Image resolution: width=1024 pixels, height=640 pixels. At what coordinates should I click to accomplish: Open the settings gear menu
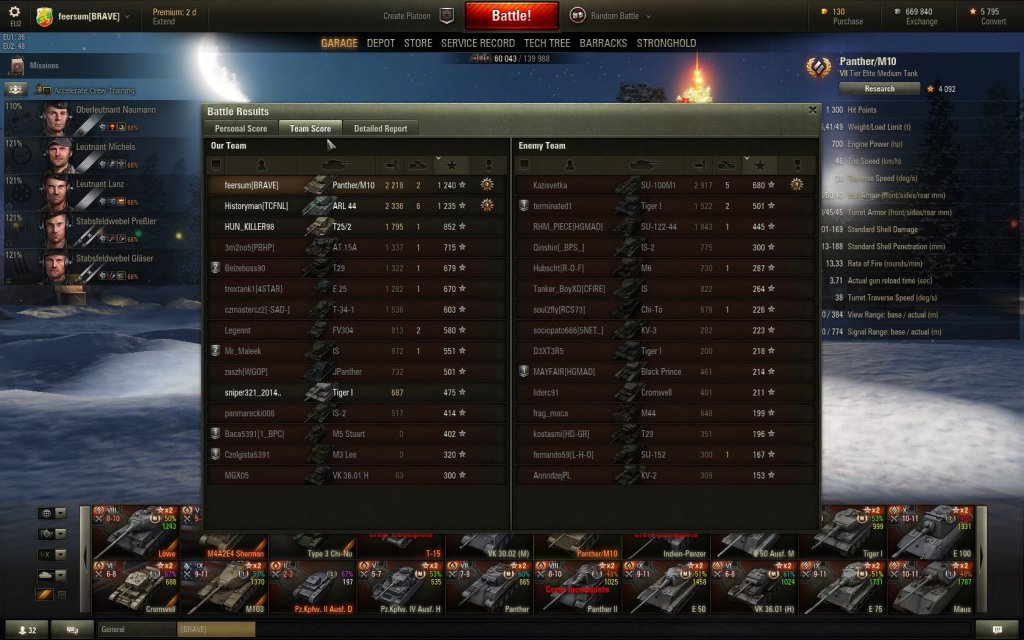[15, 12]
